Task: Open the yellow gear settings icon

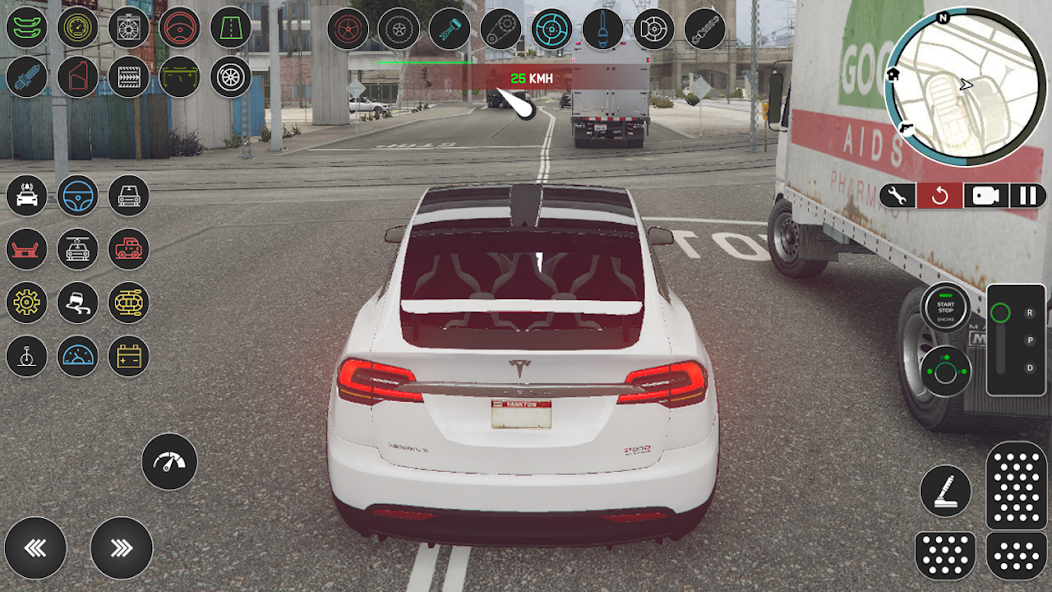Action: (x=27, y=303)
